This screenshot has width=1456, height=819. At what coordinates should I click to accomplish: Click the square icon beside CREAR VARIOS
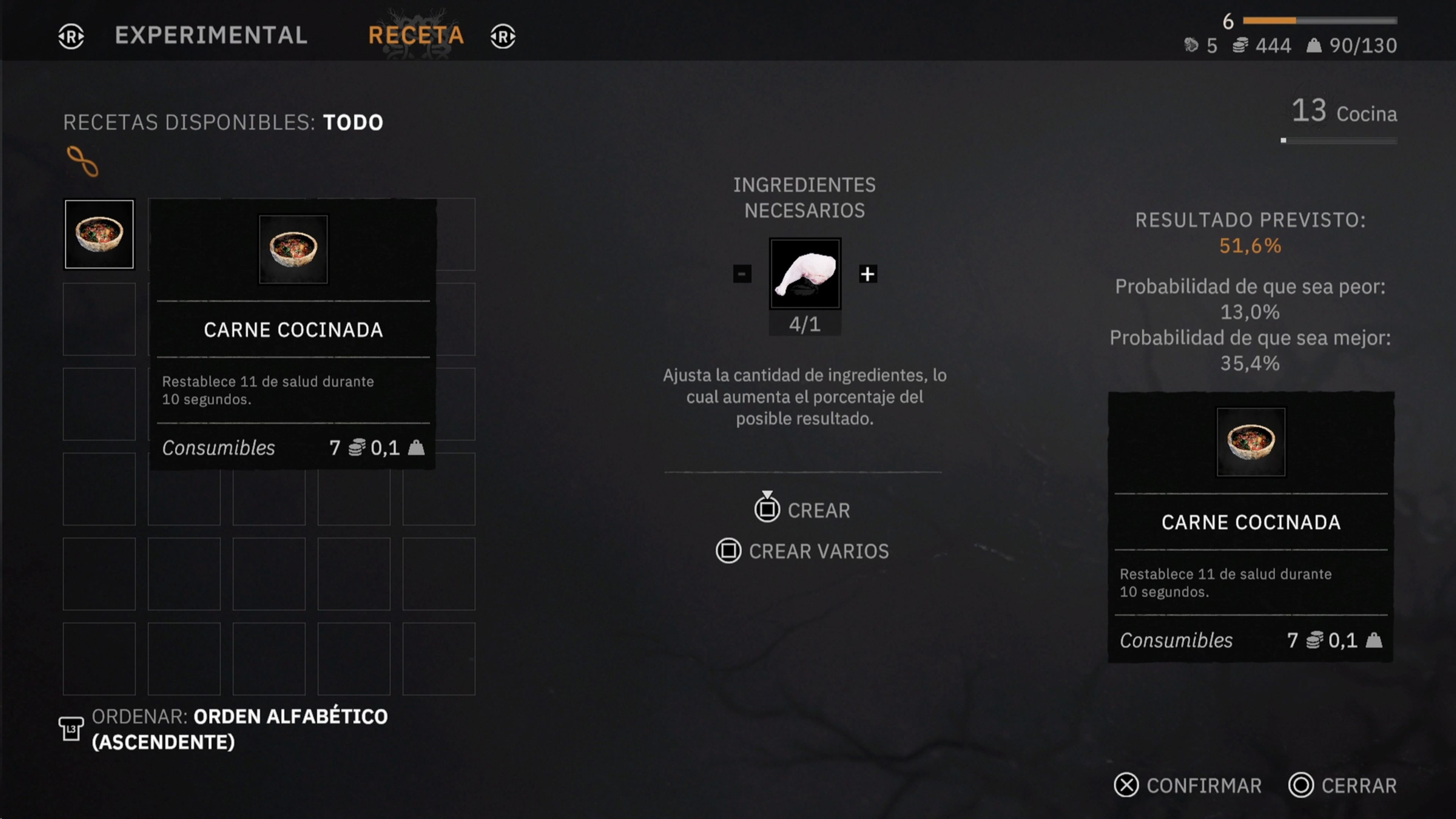pos(729,551)
